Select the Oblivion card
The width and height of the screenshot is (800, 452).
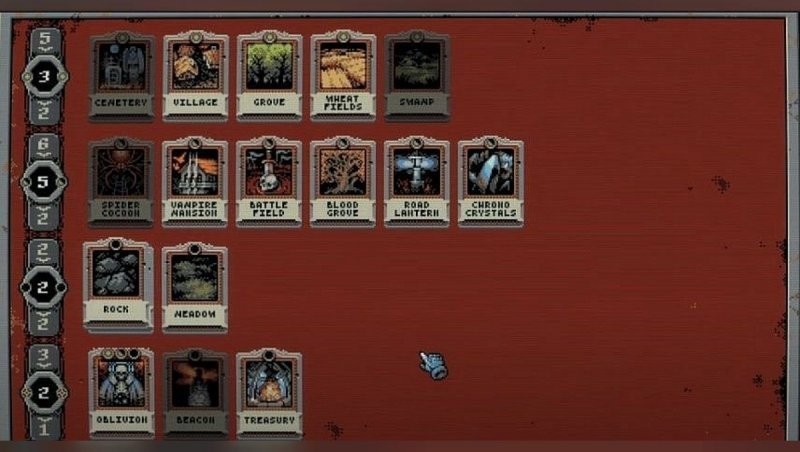coord(122,392)
